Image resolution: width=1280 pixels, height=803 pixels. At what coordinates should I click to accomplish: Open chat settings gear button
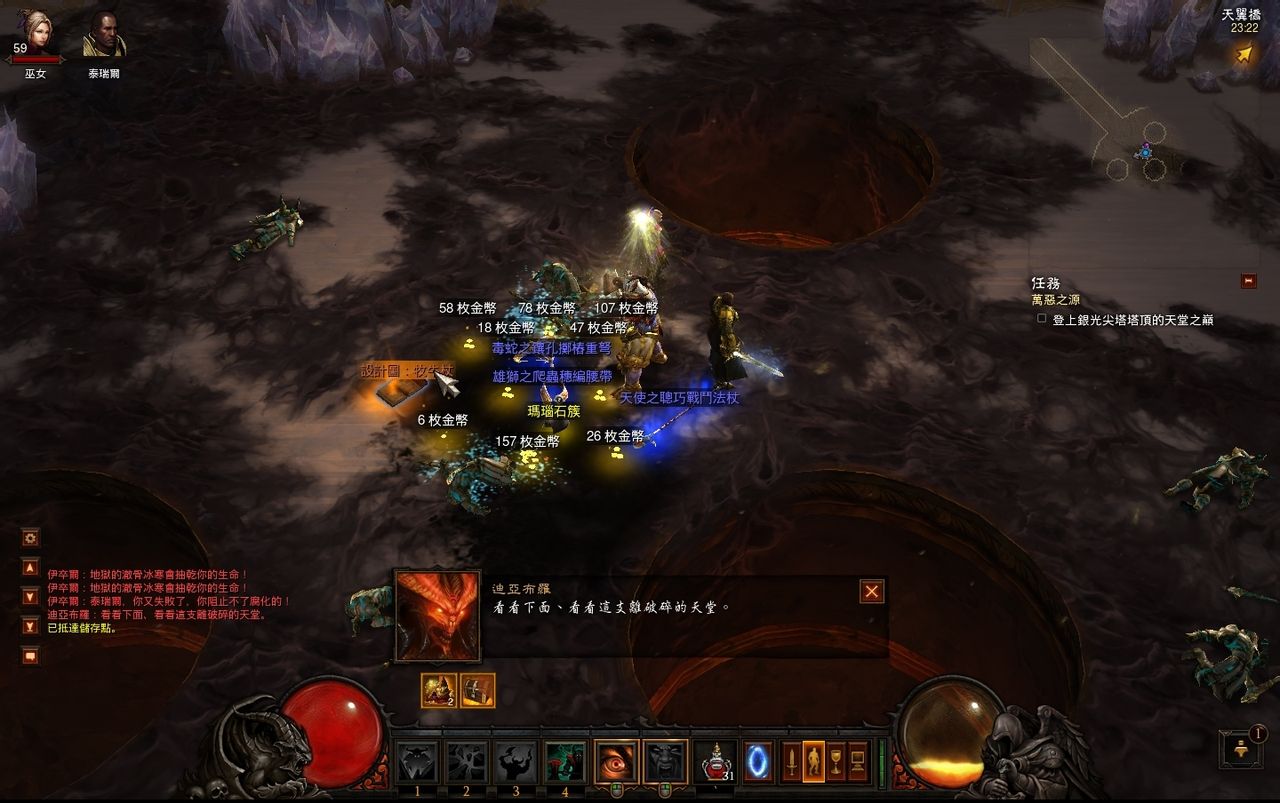click(30, 538)
